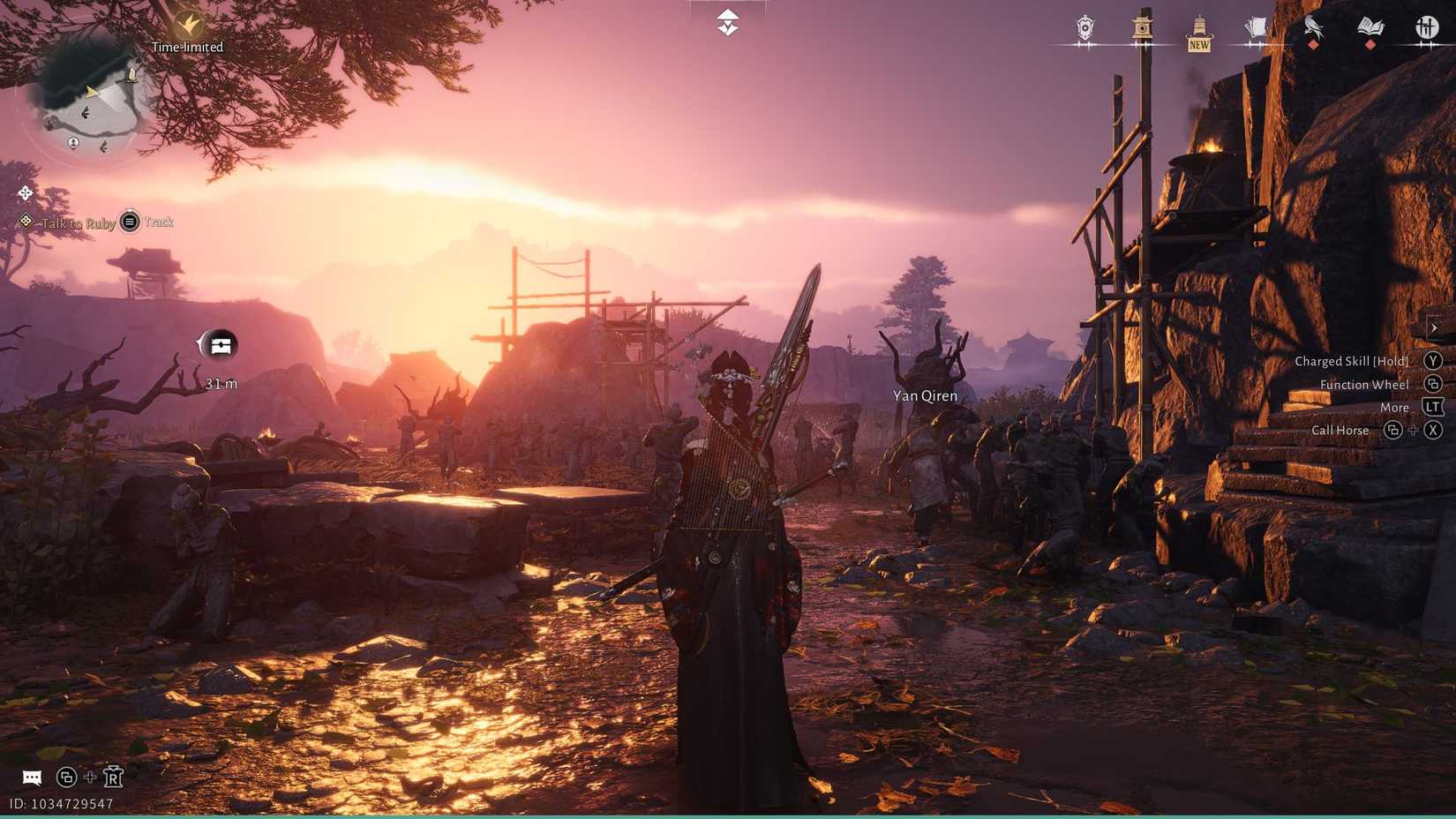Open the open book journal icon
Image resolution: width=1456 pixels, height=819 pixels.
point(1370,28)
